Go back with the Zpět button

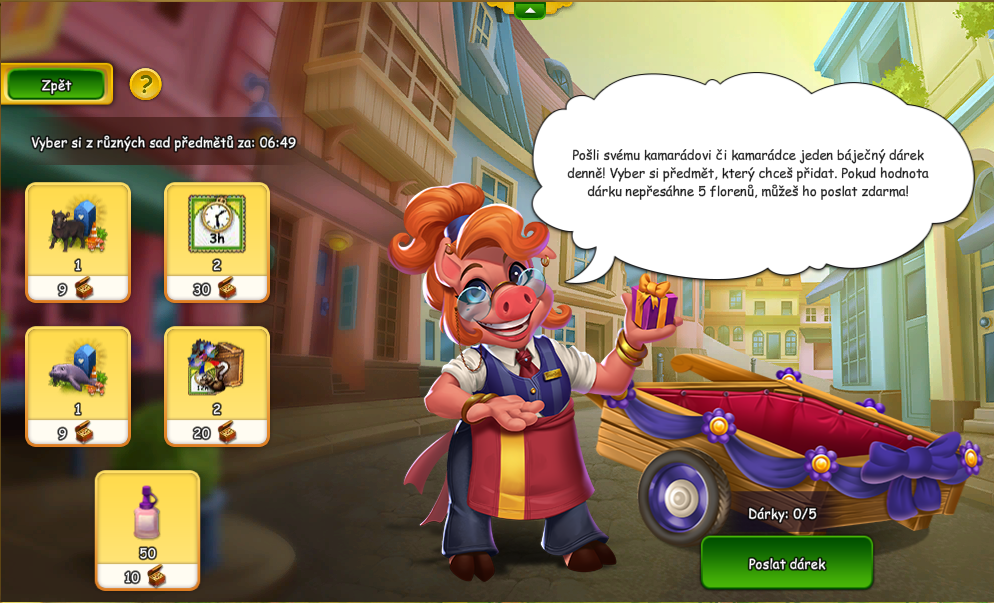pos(56,85)
